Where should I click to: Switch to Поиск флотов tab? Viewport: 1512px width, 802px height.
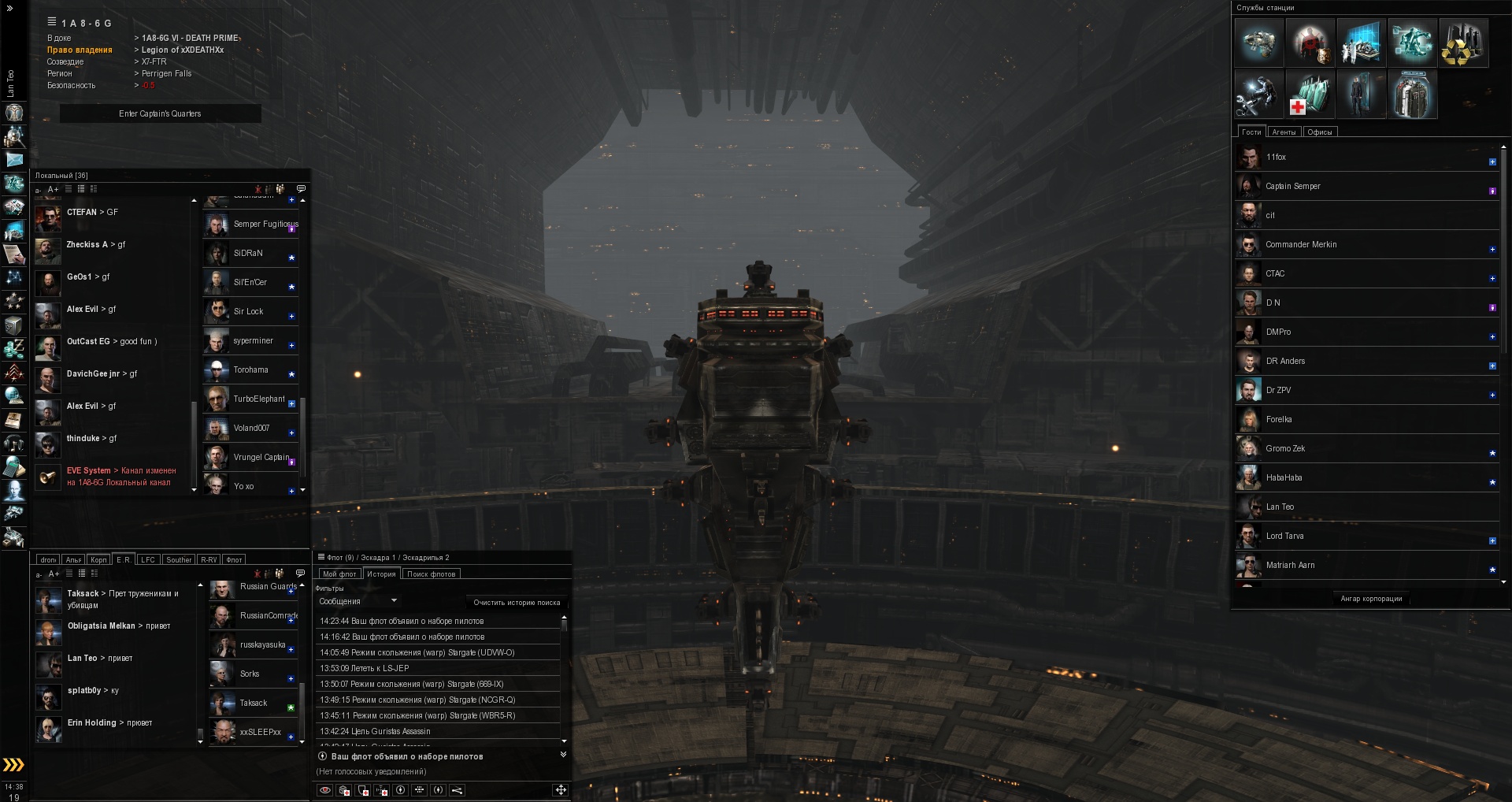click(x=431, y=574)
